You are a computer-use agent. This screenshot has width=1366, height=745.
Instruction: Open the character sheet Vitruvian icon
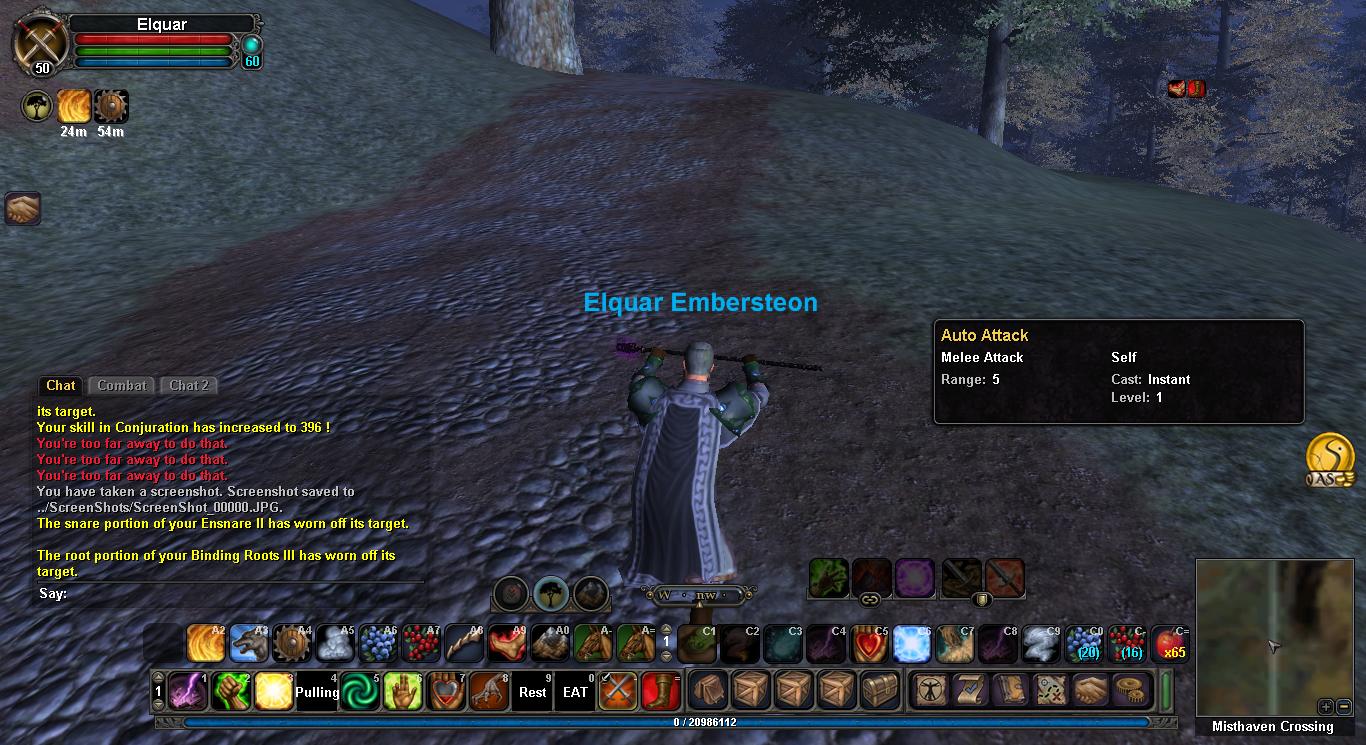tap(929, 691)
